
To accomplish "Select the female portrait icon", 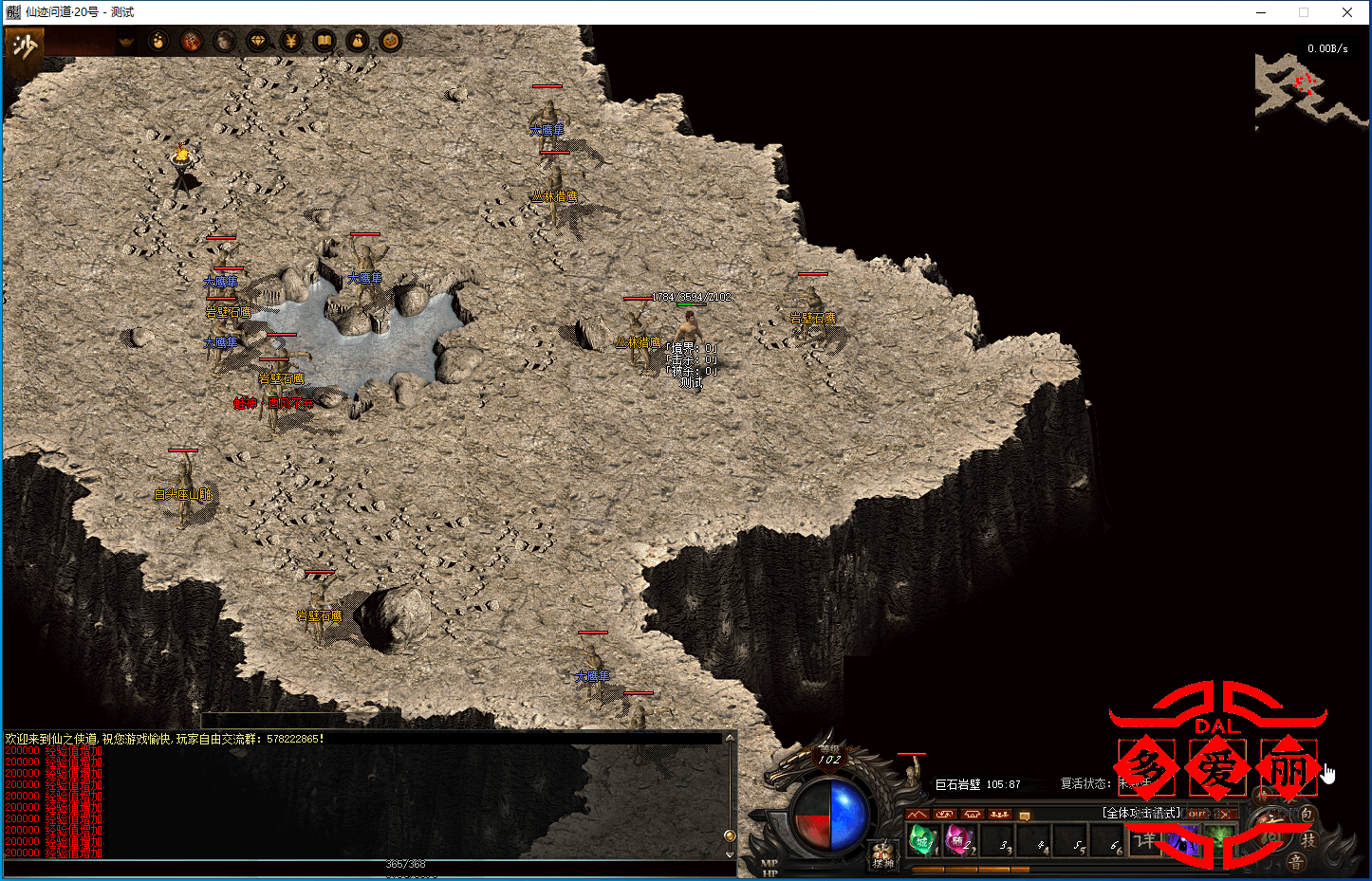I will 225,41.
